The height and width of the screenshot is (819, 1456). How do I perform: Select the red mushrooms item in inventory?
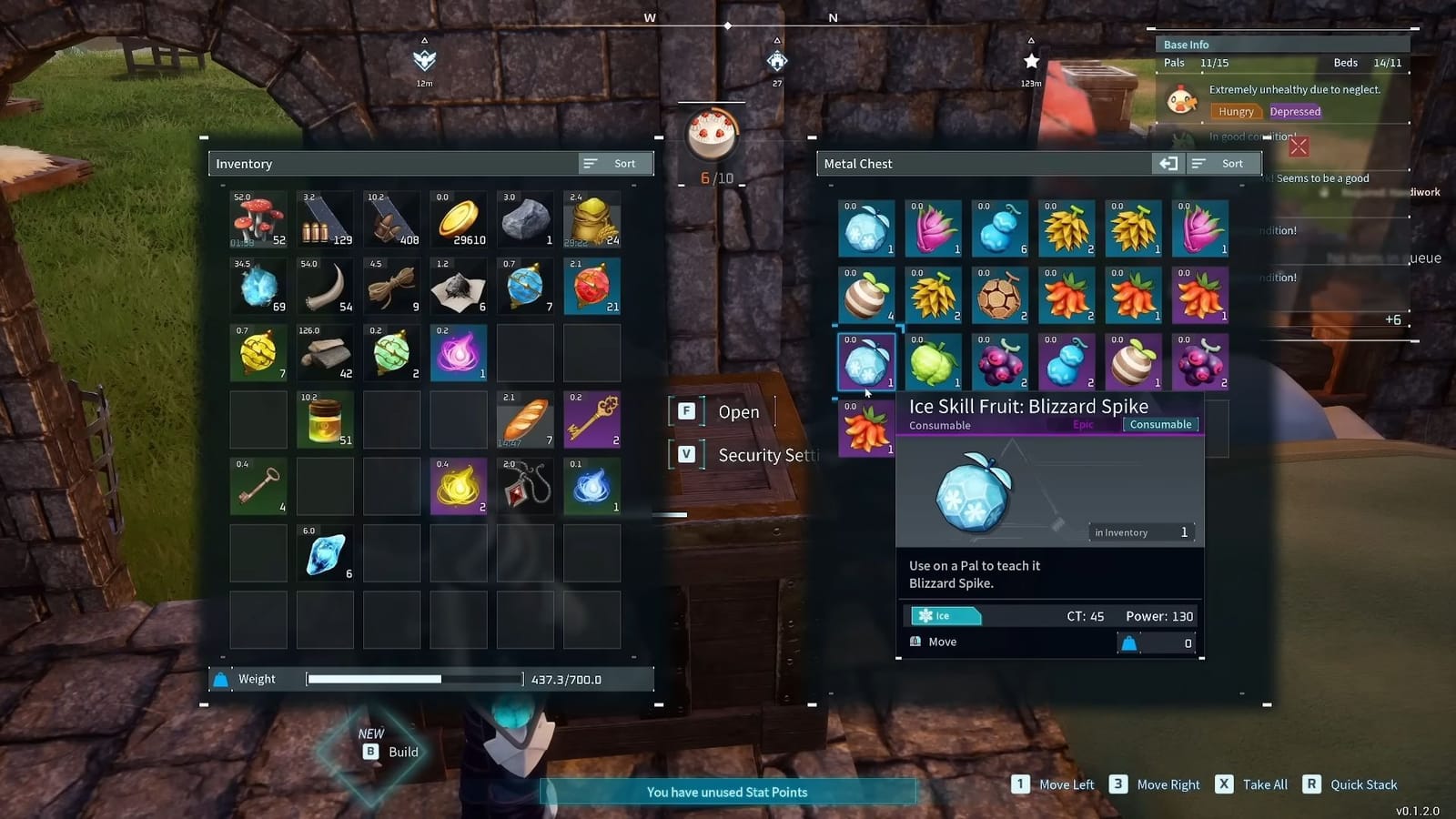pos(258,218)
